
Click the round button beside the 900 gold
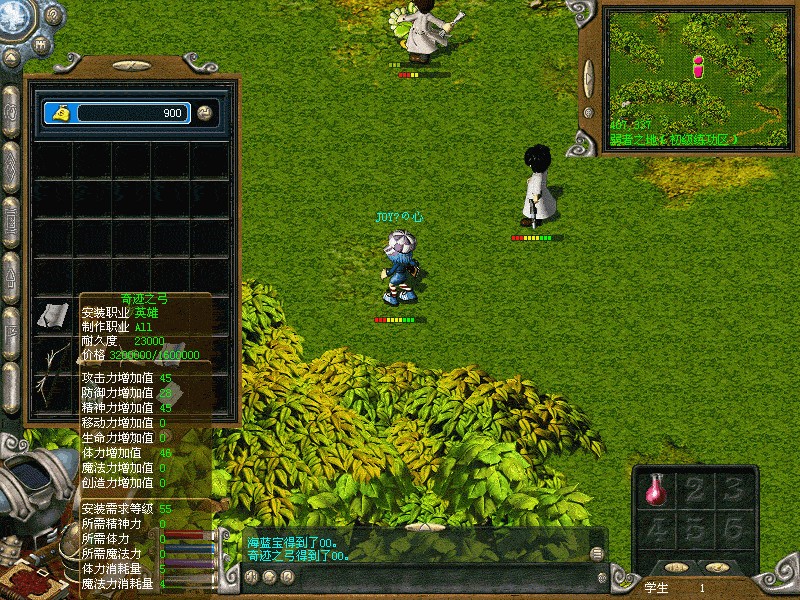click(x=205, y=113)
